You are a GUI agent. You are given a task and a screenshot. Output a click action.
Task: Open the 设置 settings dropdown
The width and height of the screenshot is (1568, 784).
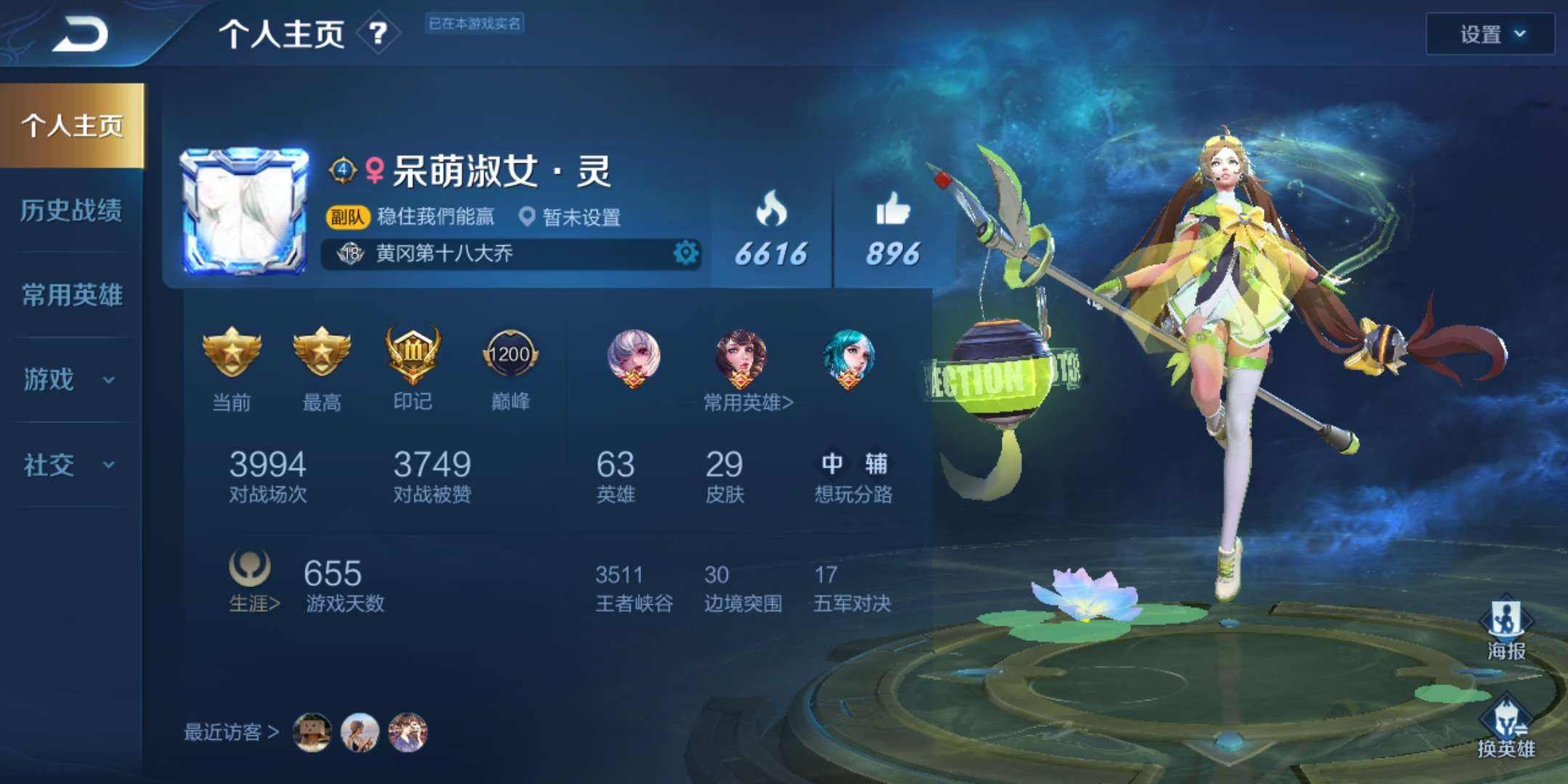(x=1490, y=35)
